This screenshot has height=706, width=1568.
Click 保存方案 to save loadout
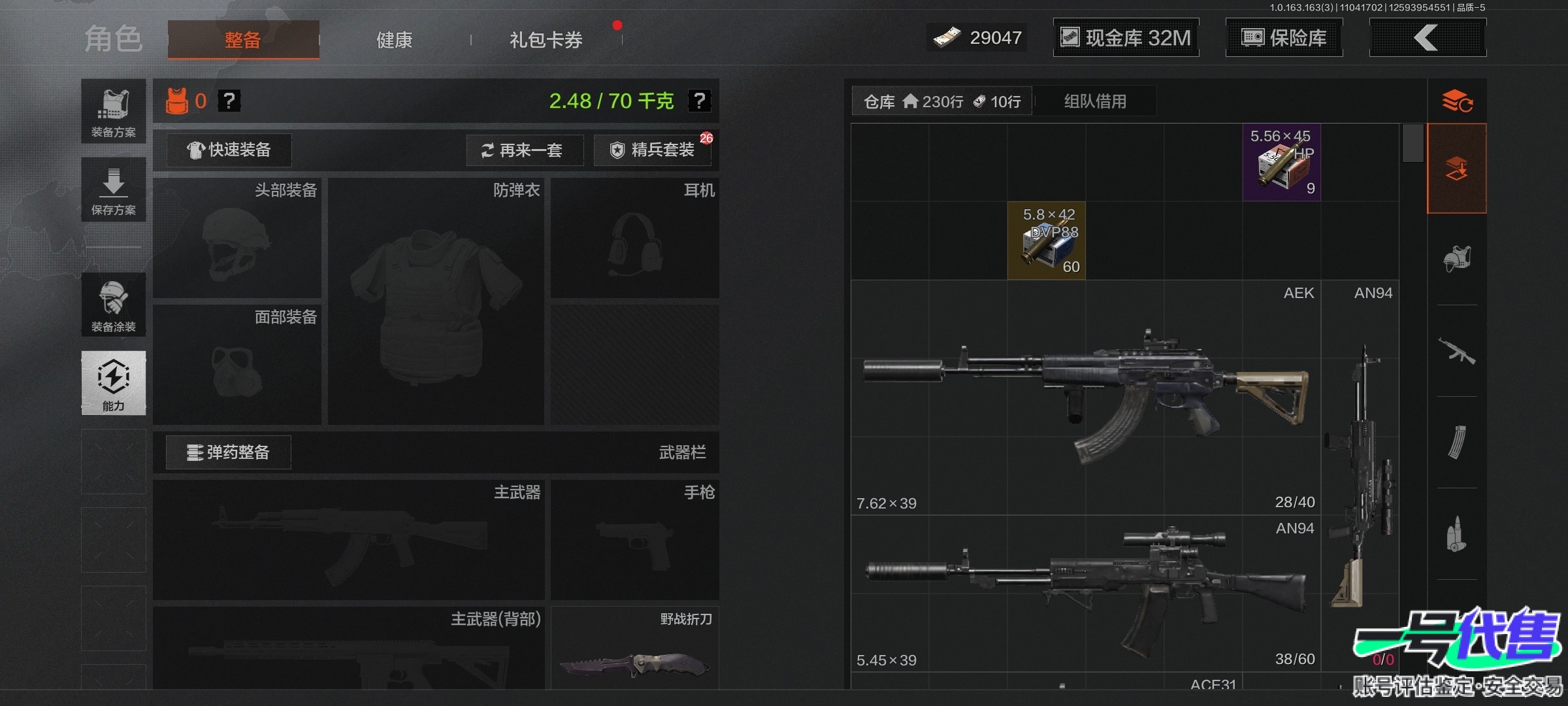114,190
